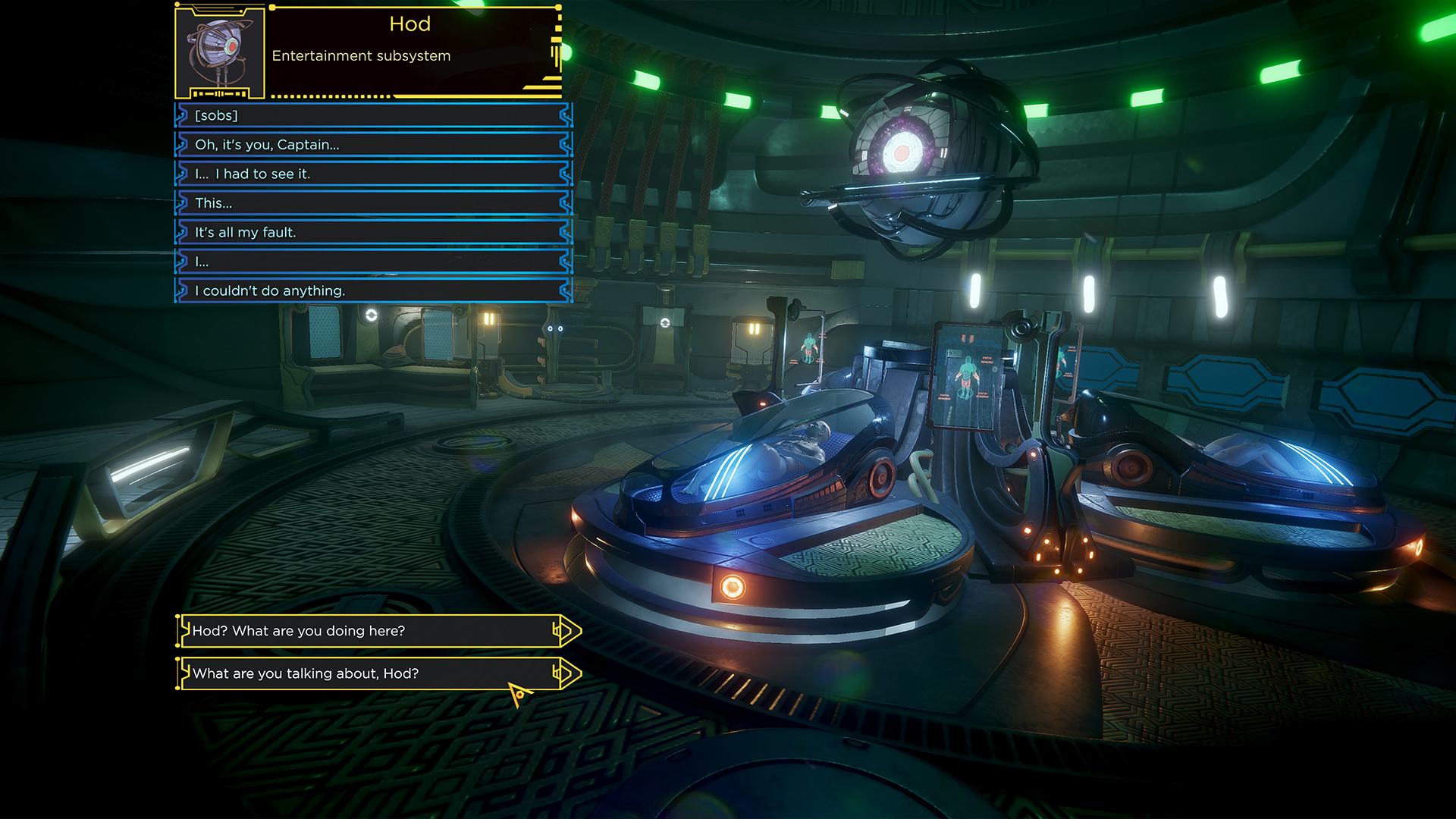This screenshot has width=1456, height=819.
Task: Click right chevron on "I couldn't do anything."
Action: pos(564,290)
